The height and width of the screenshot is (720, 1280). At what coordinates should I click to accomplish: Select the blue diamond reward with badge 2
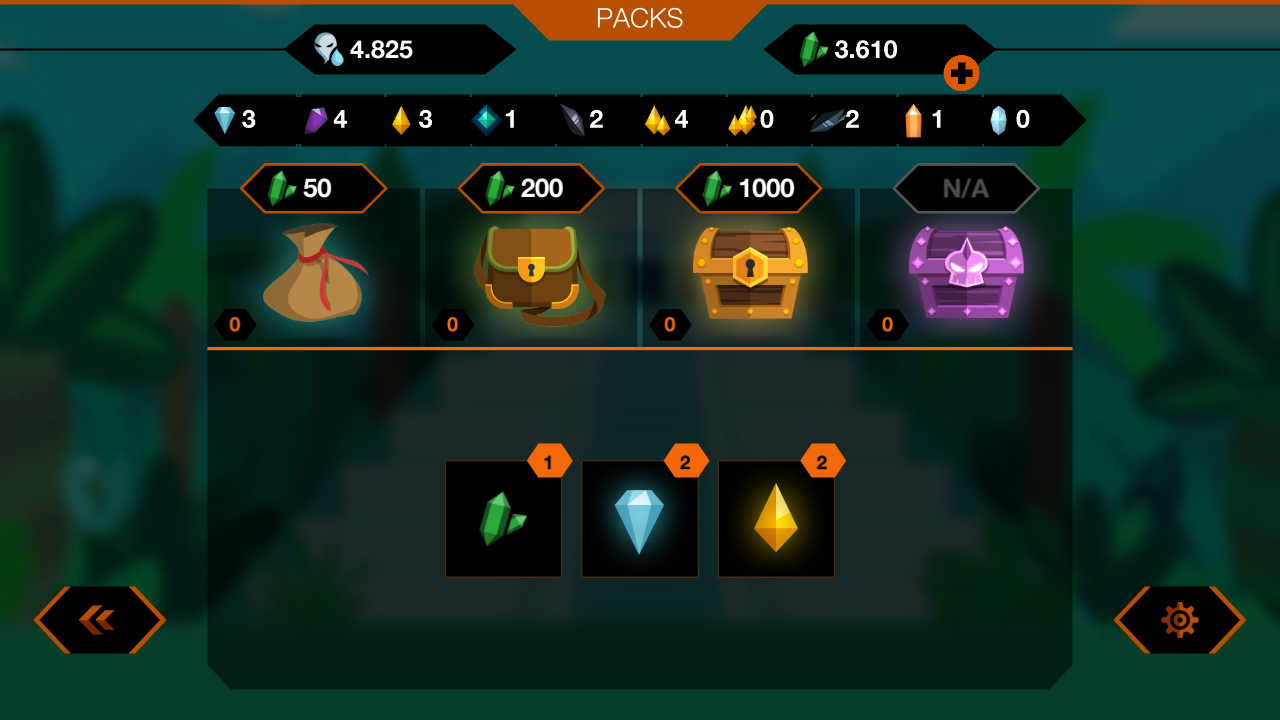[640, 518]
